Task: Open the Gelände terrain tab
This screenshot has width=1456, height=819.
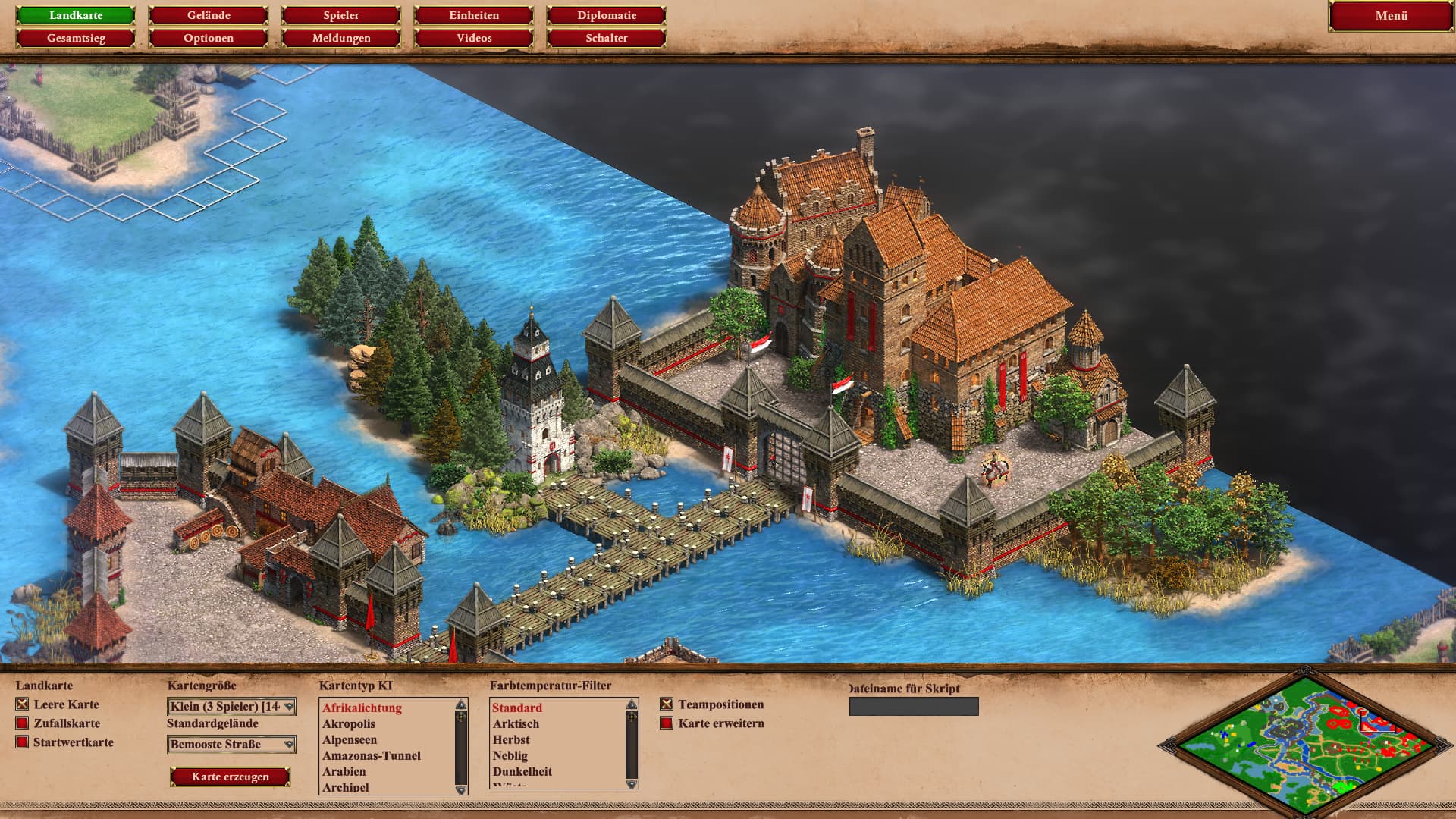Action: coord(209,15)
